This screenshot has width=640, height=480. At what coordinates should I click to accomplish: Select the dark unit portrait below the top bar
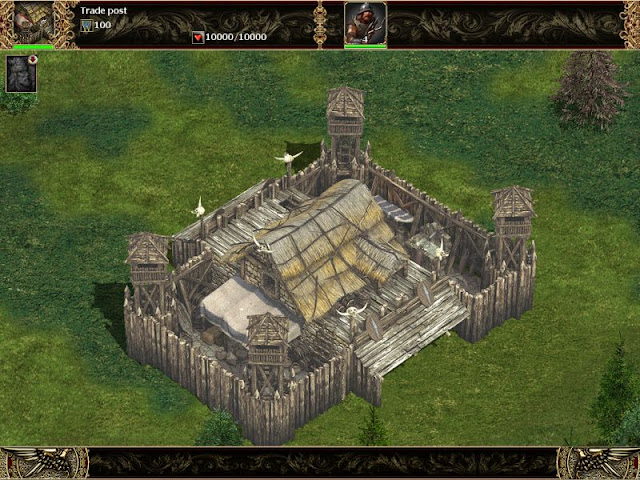[21, 74]
